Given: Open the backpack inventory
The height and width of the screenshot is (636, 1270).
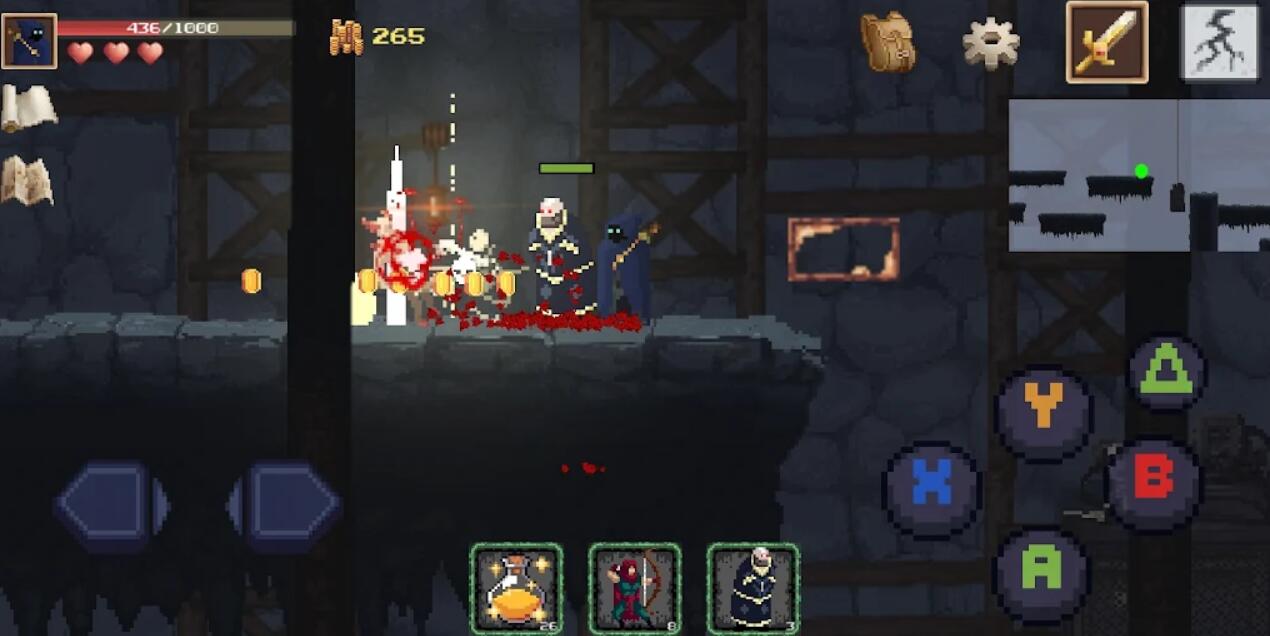Looking at the screenshot, I should pos(887,42).
